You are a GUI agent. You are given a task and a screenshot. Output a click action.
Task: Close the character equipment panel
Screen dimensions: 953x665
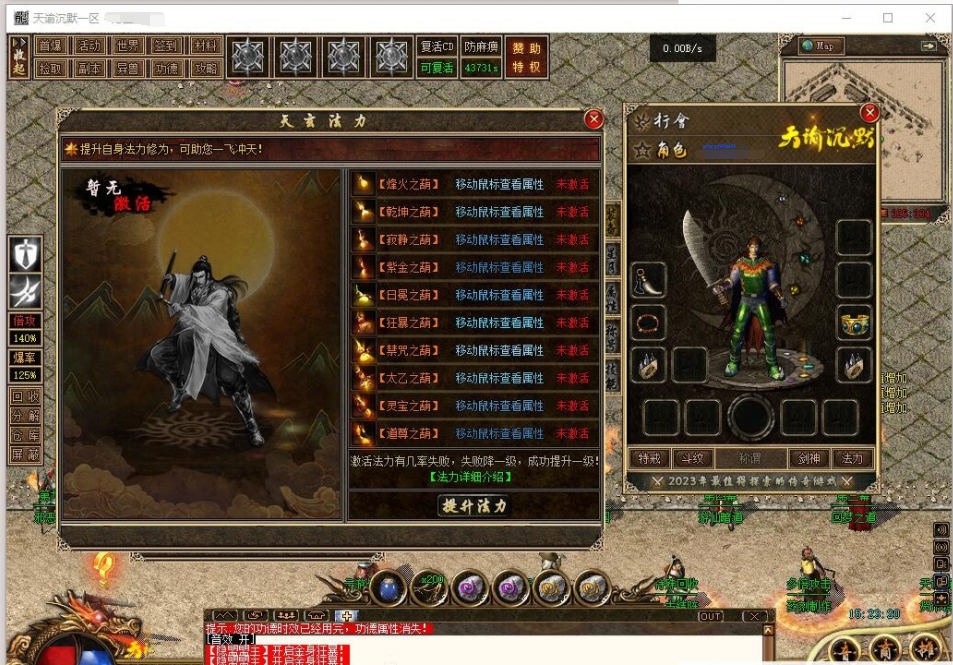click(870, 113)
